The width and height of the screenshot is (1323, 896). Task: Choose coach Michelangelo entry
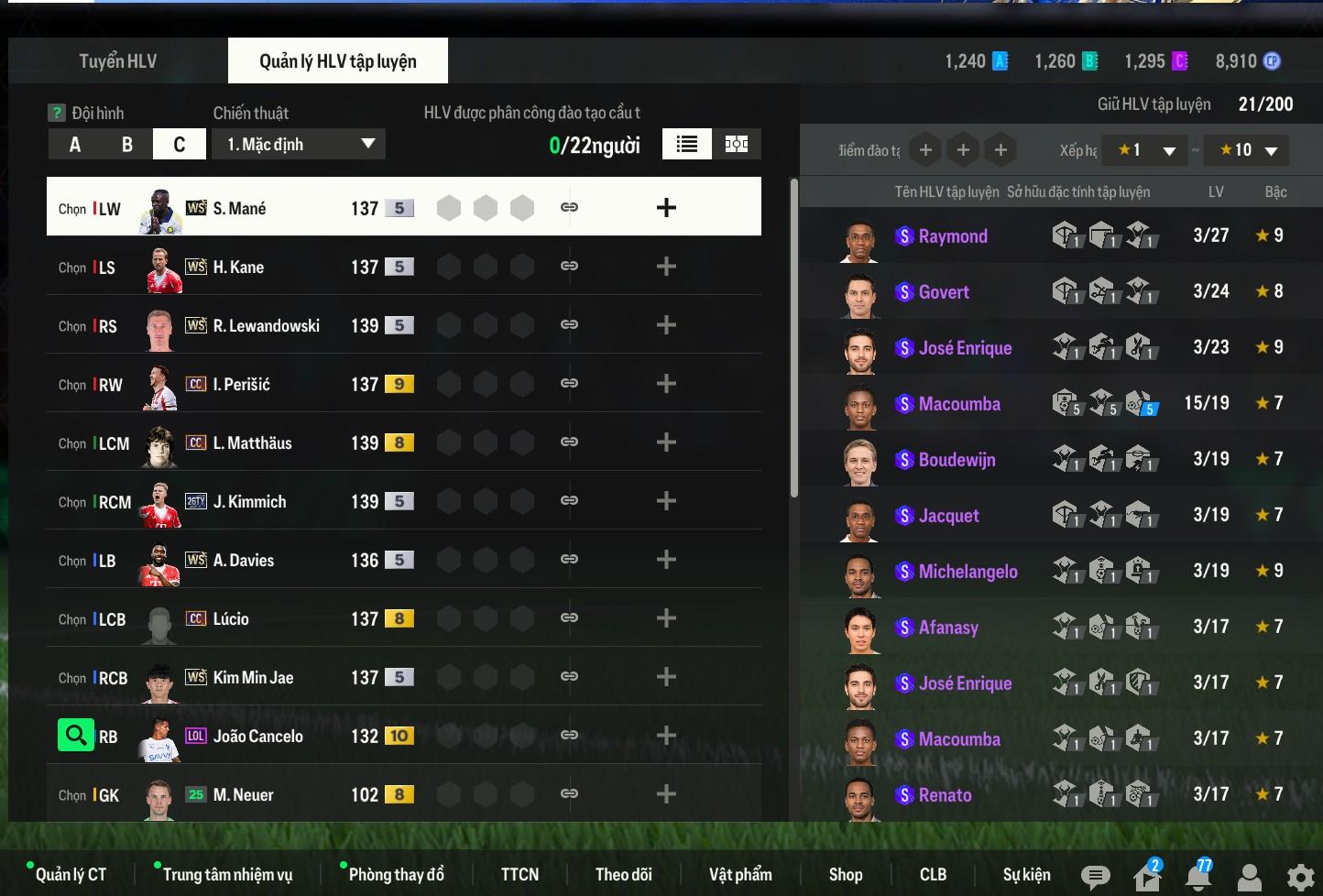[x=968, y=572]
